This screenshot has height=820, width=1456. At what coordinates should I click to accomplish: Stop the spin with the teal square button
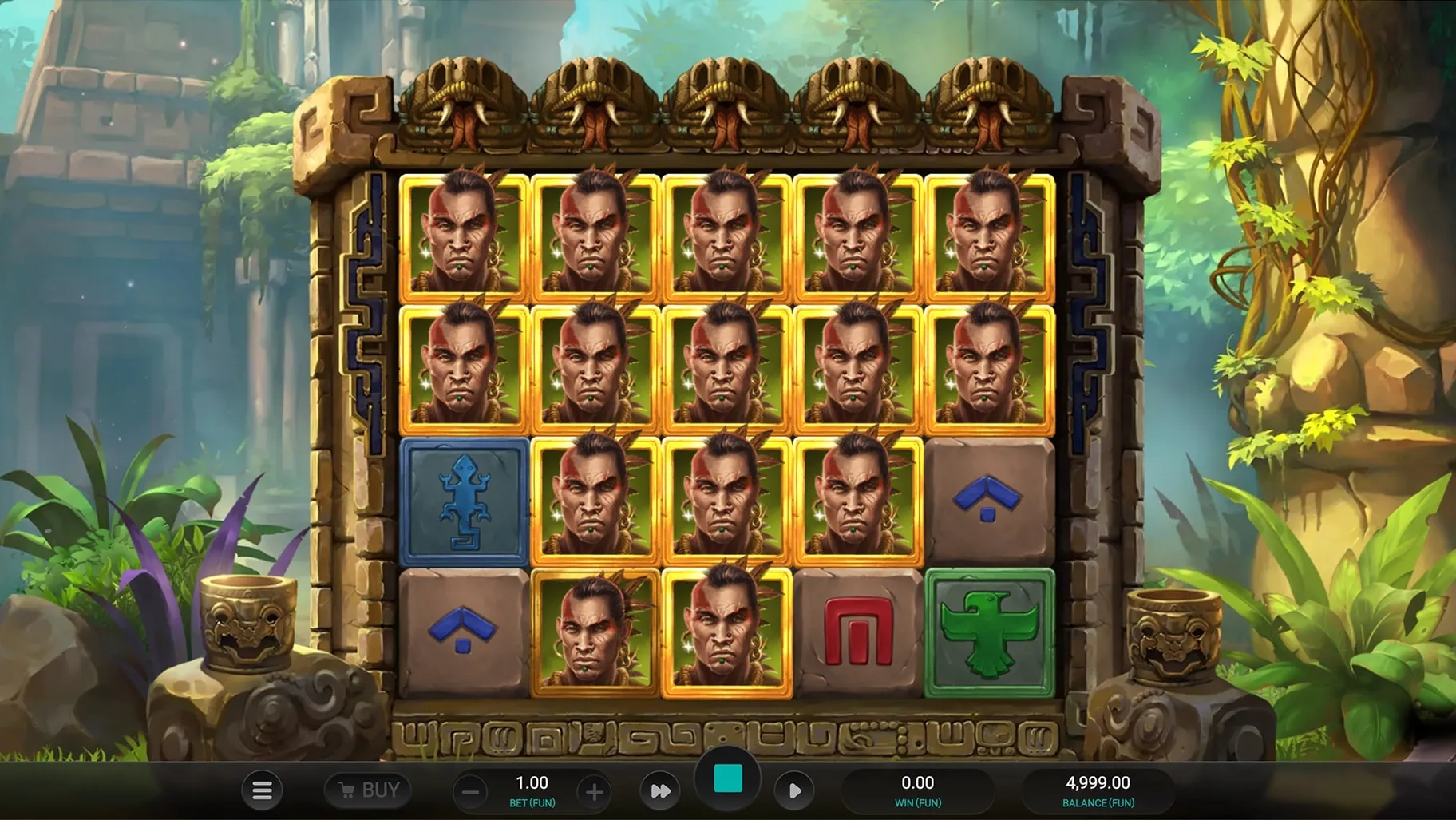pos(727,778)
